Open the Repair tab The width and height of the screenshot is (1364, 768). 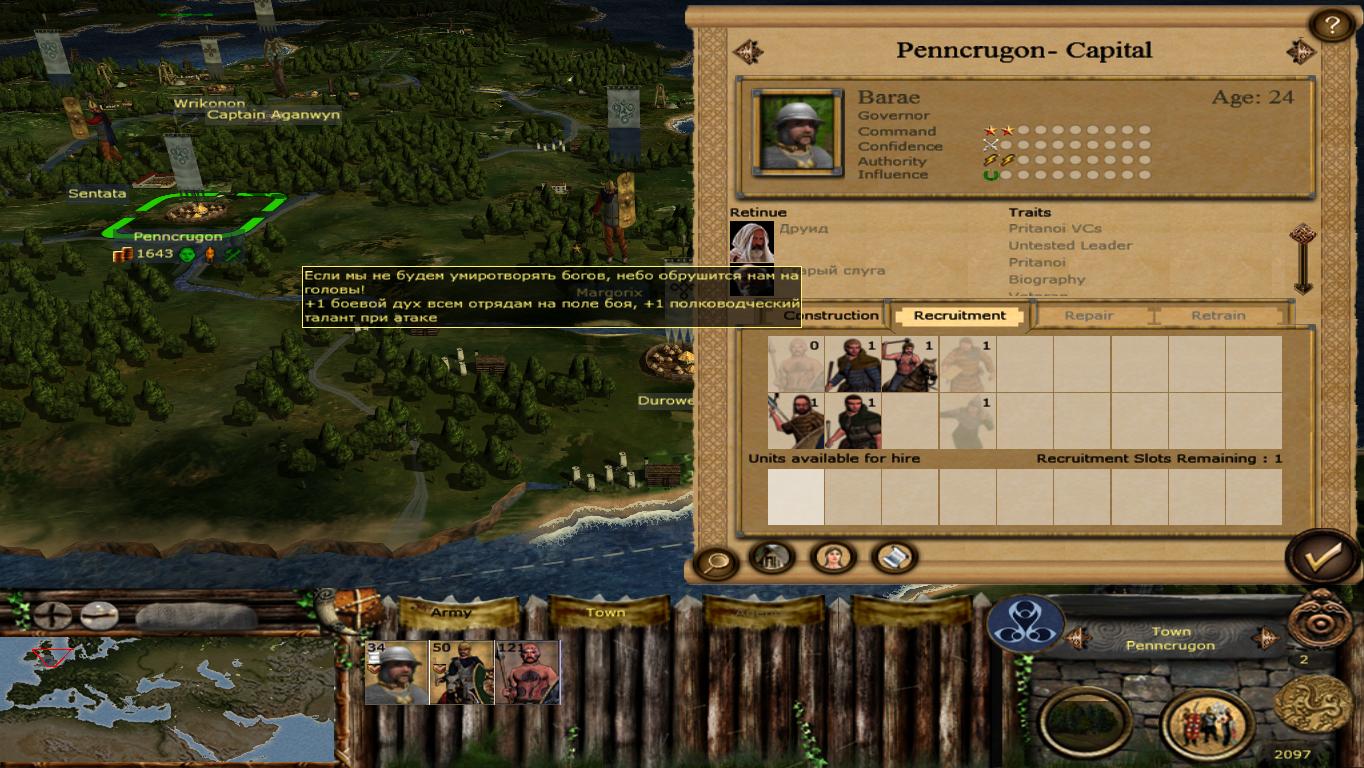coord(1088,316)
